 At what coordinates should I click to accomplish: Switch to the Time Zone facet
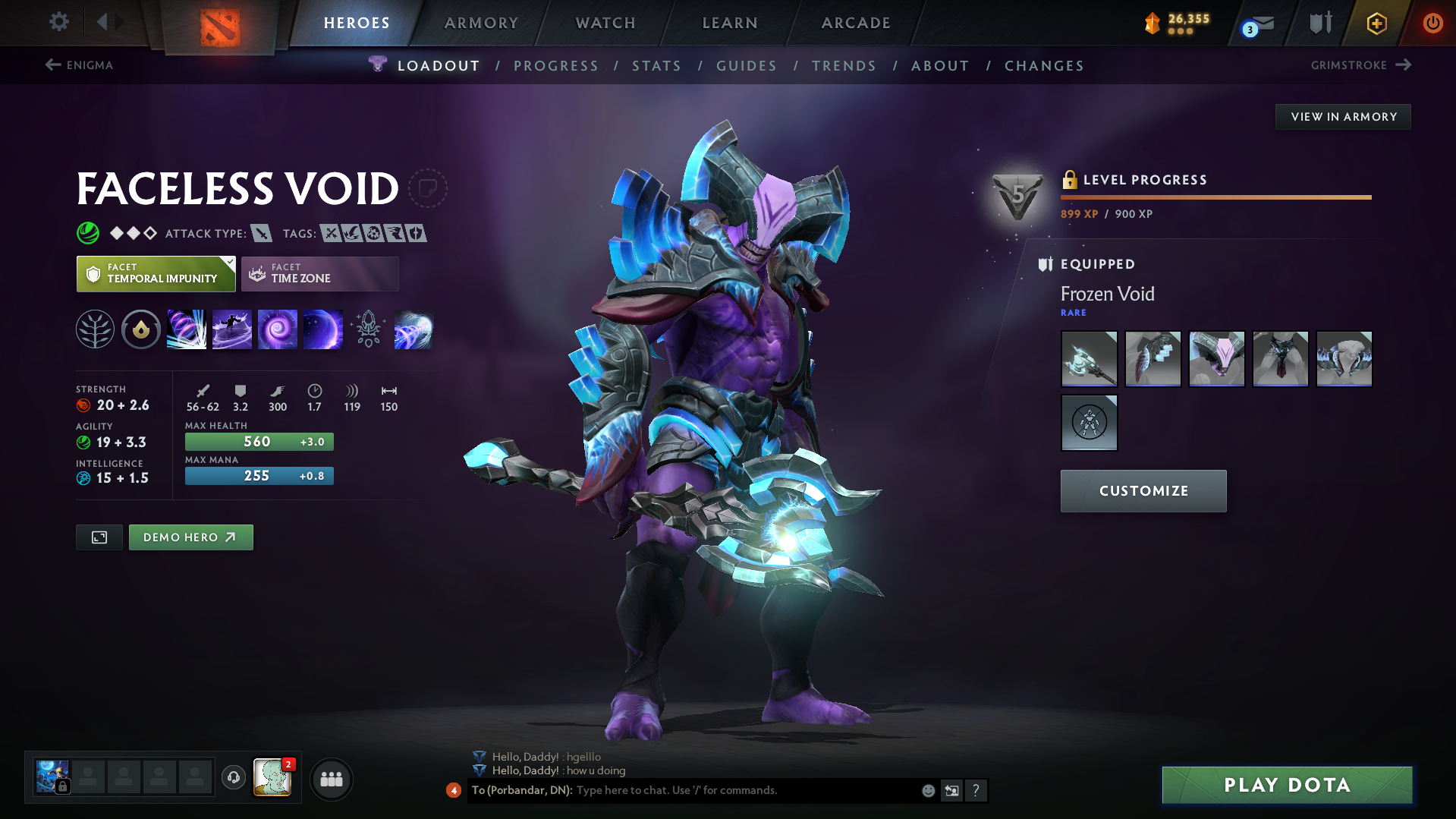pyautogui.click(x=319, y=273)
